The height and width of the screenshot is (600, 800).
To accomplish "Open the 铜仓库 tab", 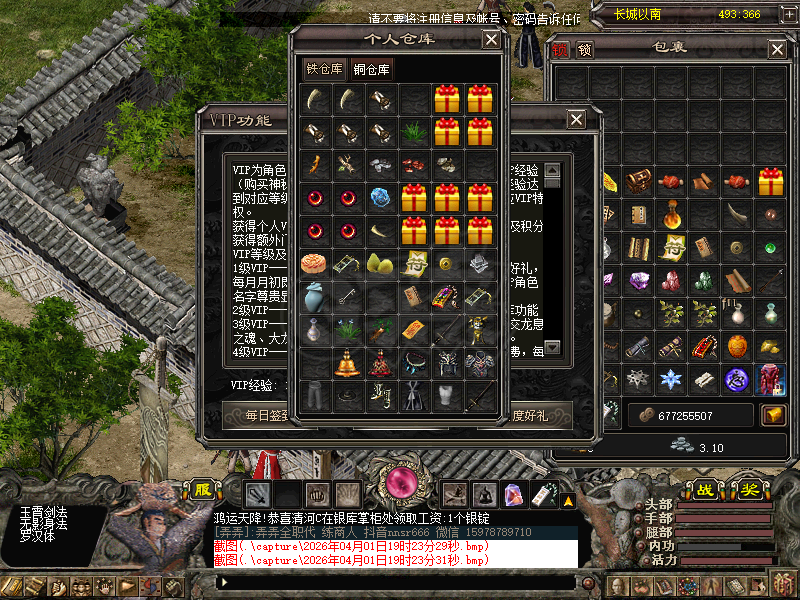I will 372,69.
